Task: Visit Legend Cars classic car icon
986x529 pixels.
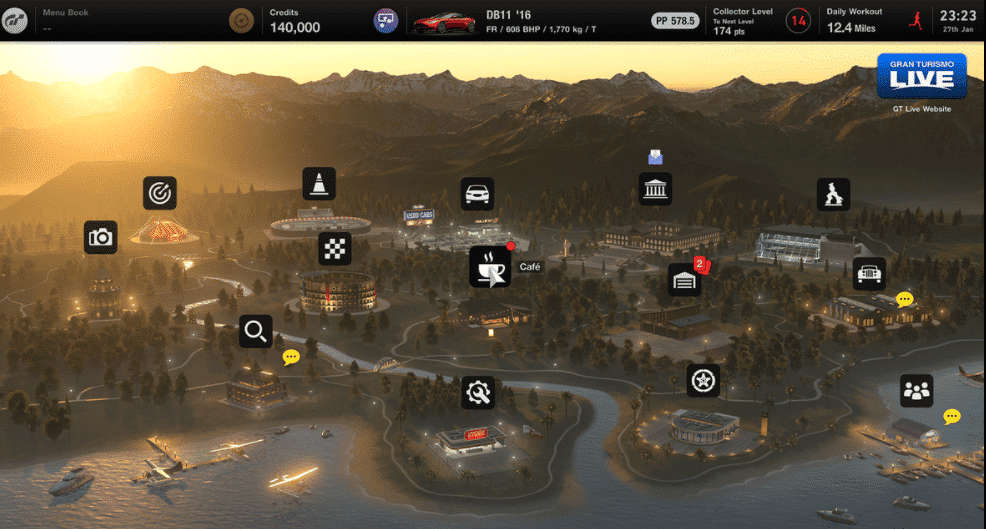Action: (x=869, y=273)
